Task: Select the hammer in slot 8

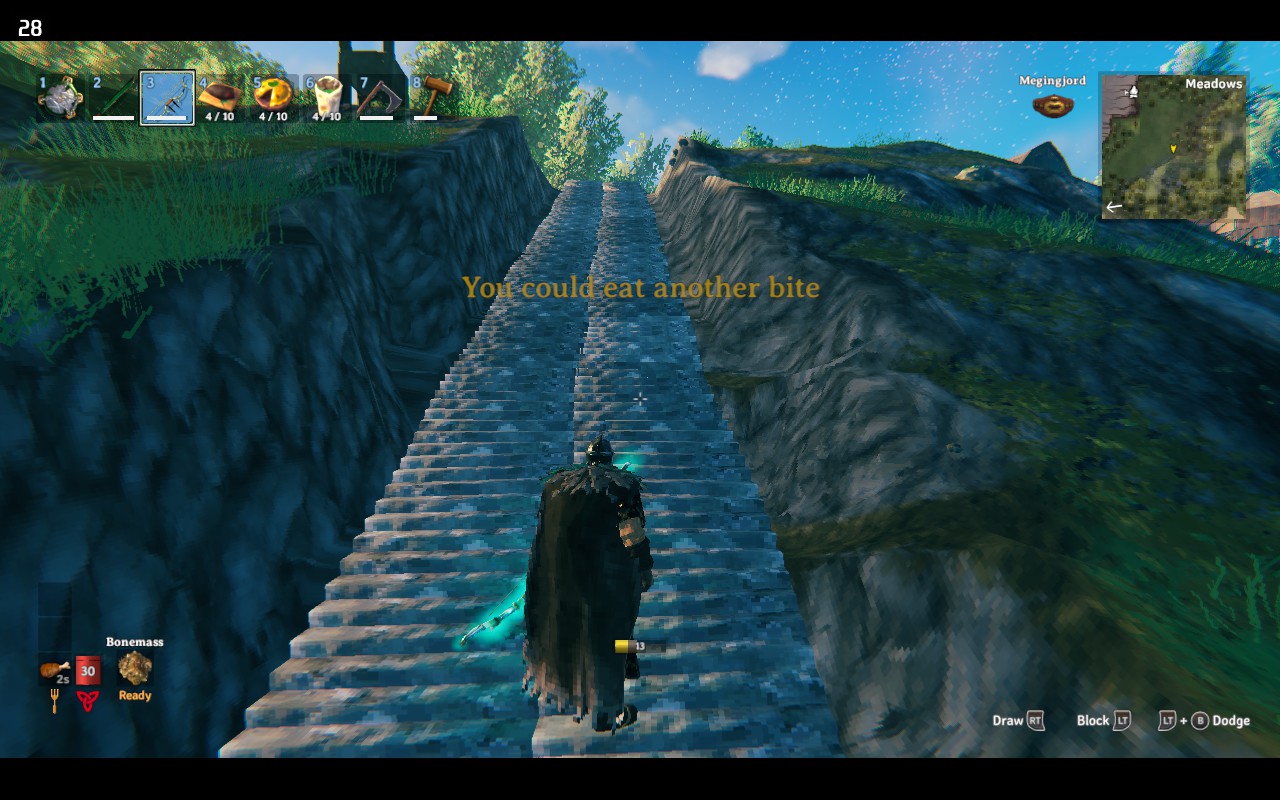Action: (x=431, y=97)
